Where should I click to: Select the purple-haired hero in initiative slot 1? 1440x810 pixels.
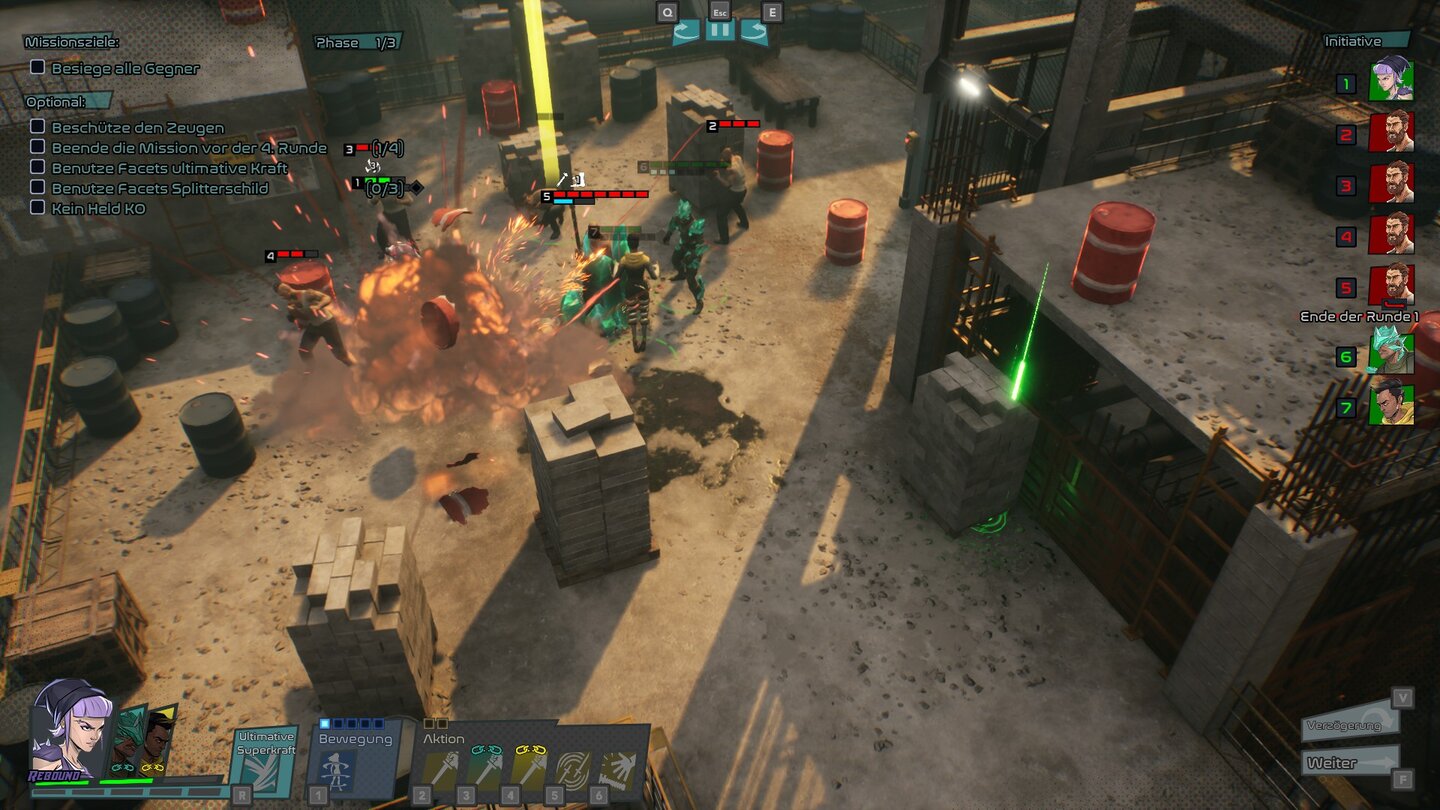coord(1390,80)
